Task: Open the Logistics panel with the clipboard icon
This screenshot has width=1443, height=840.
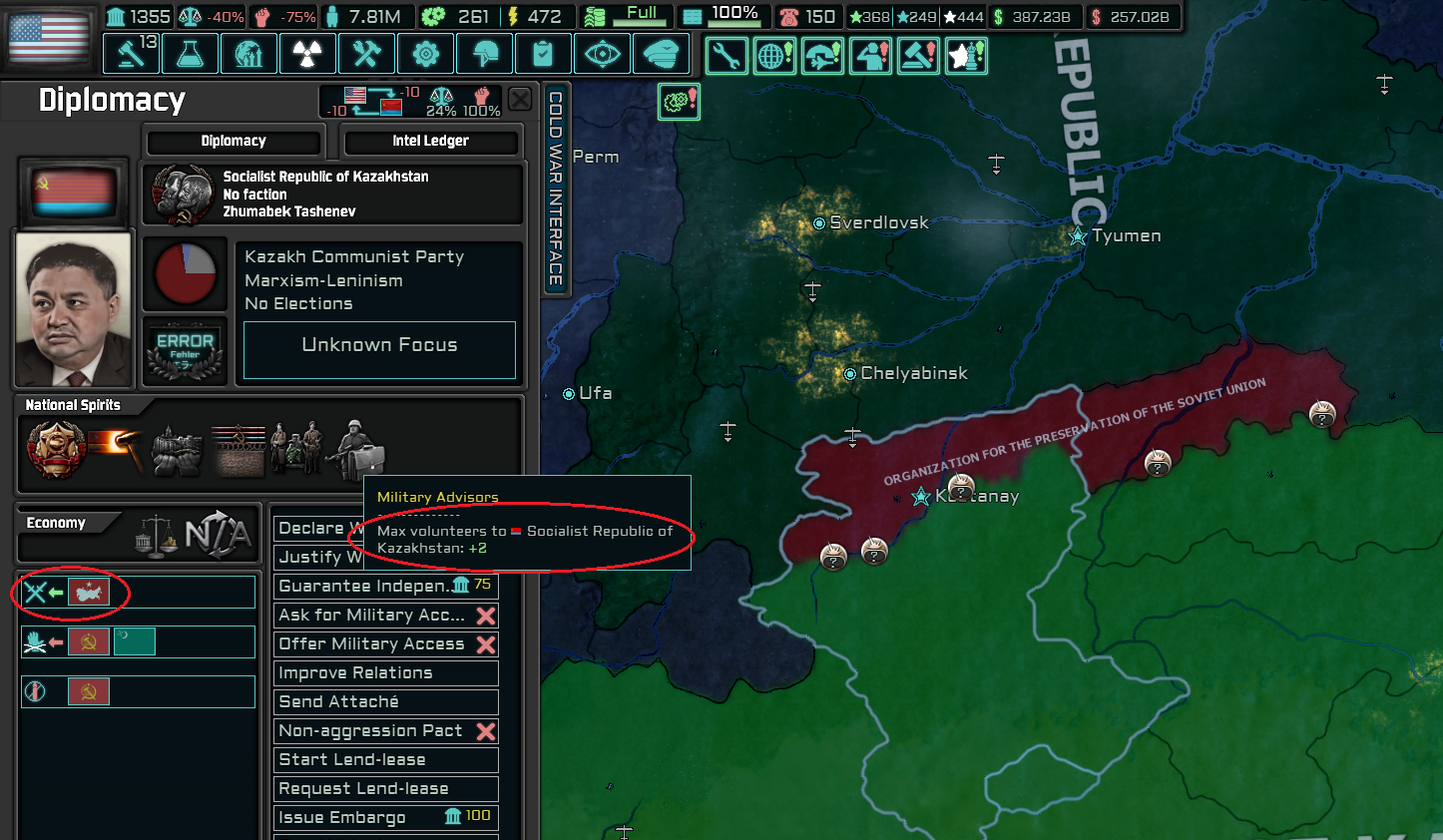Action: 543,54
